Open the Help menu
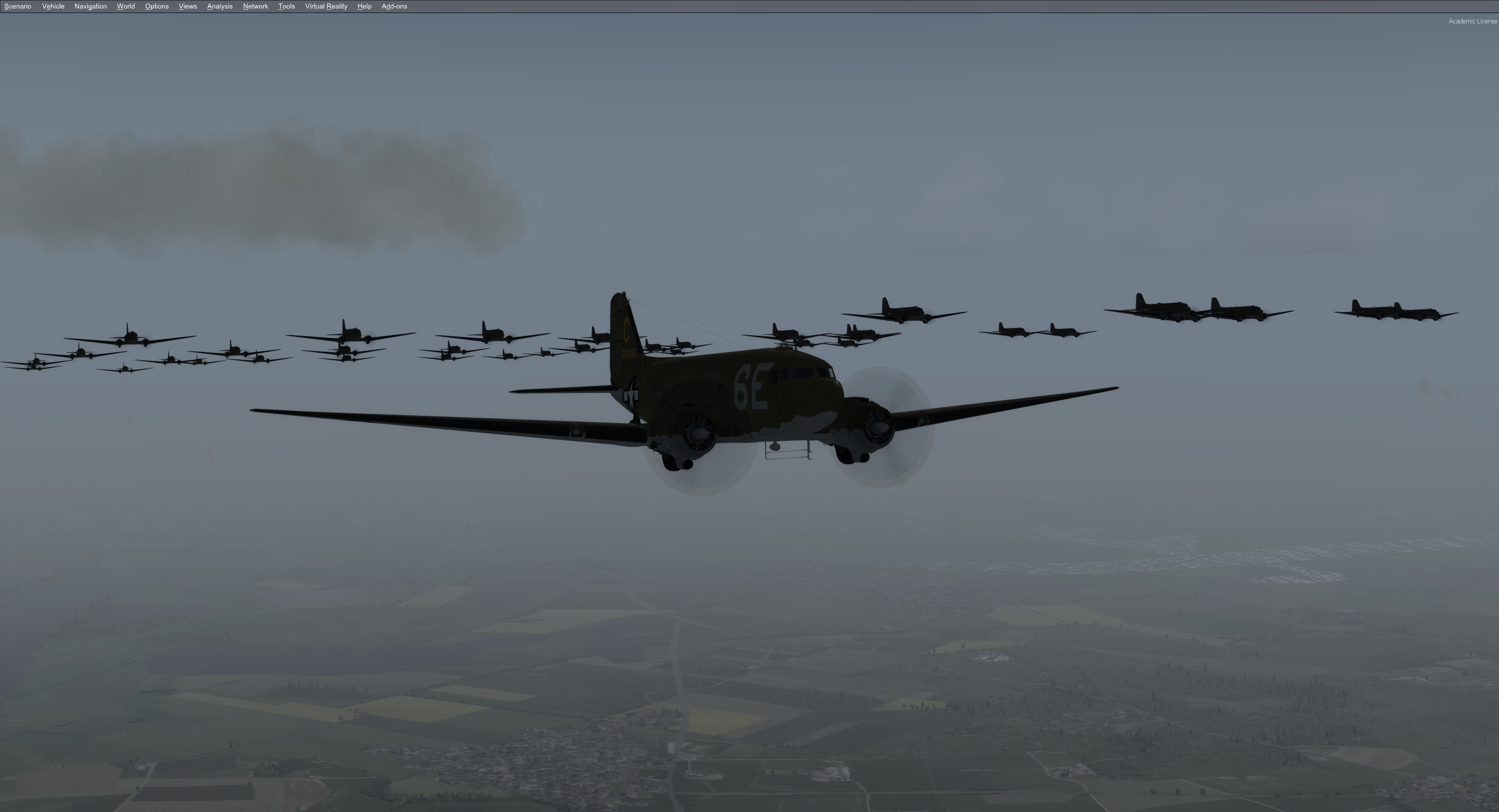Viewport: 1499px width, 812px height. (x=364, y=6)
